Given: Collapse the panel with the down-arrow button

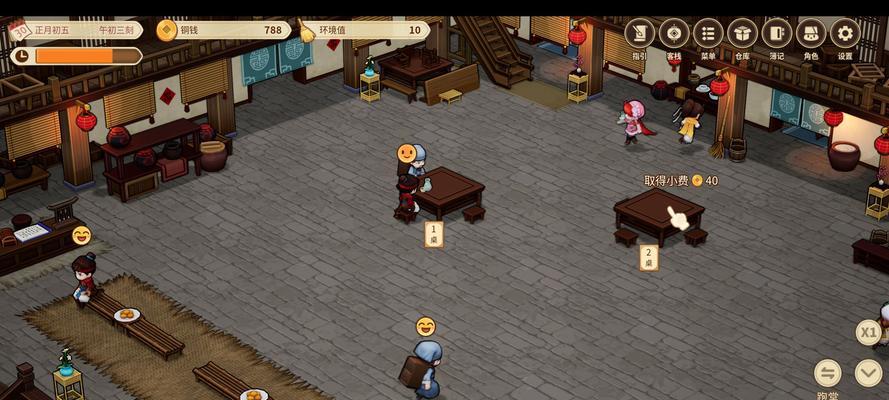Looking at the screenshot, I should (869, 373).
